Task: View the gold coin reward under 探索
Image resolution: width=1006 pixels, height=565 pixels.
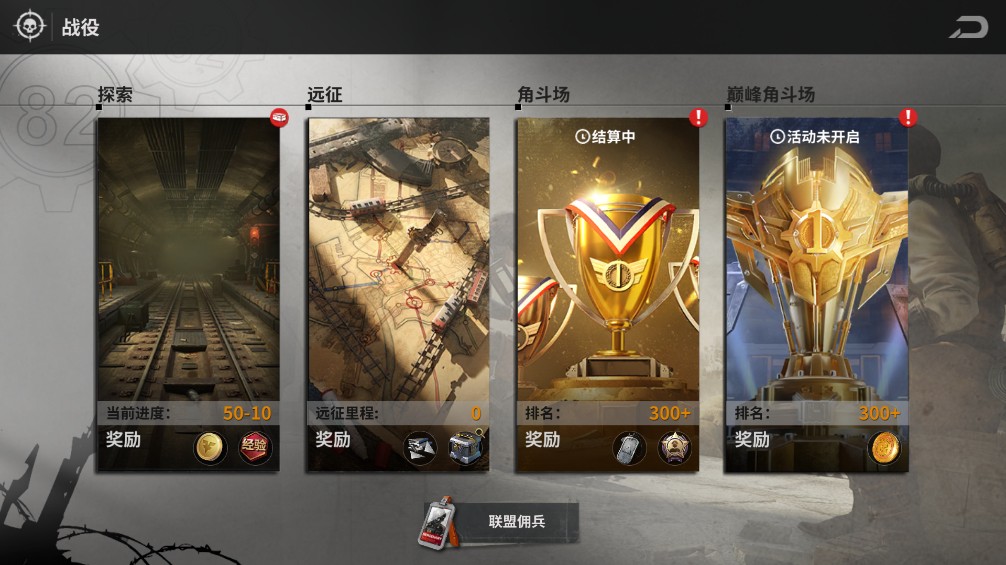Action: pos(210,447)
